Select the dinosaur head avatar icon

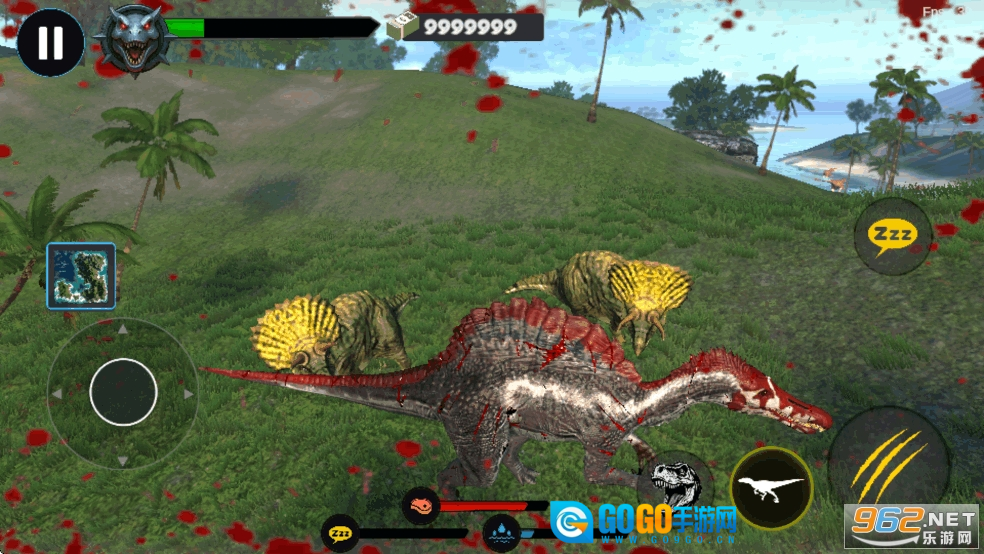tap(133, 40)
